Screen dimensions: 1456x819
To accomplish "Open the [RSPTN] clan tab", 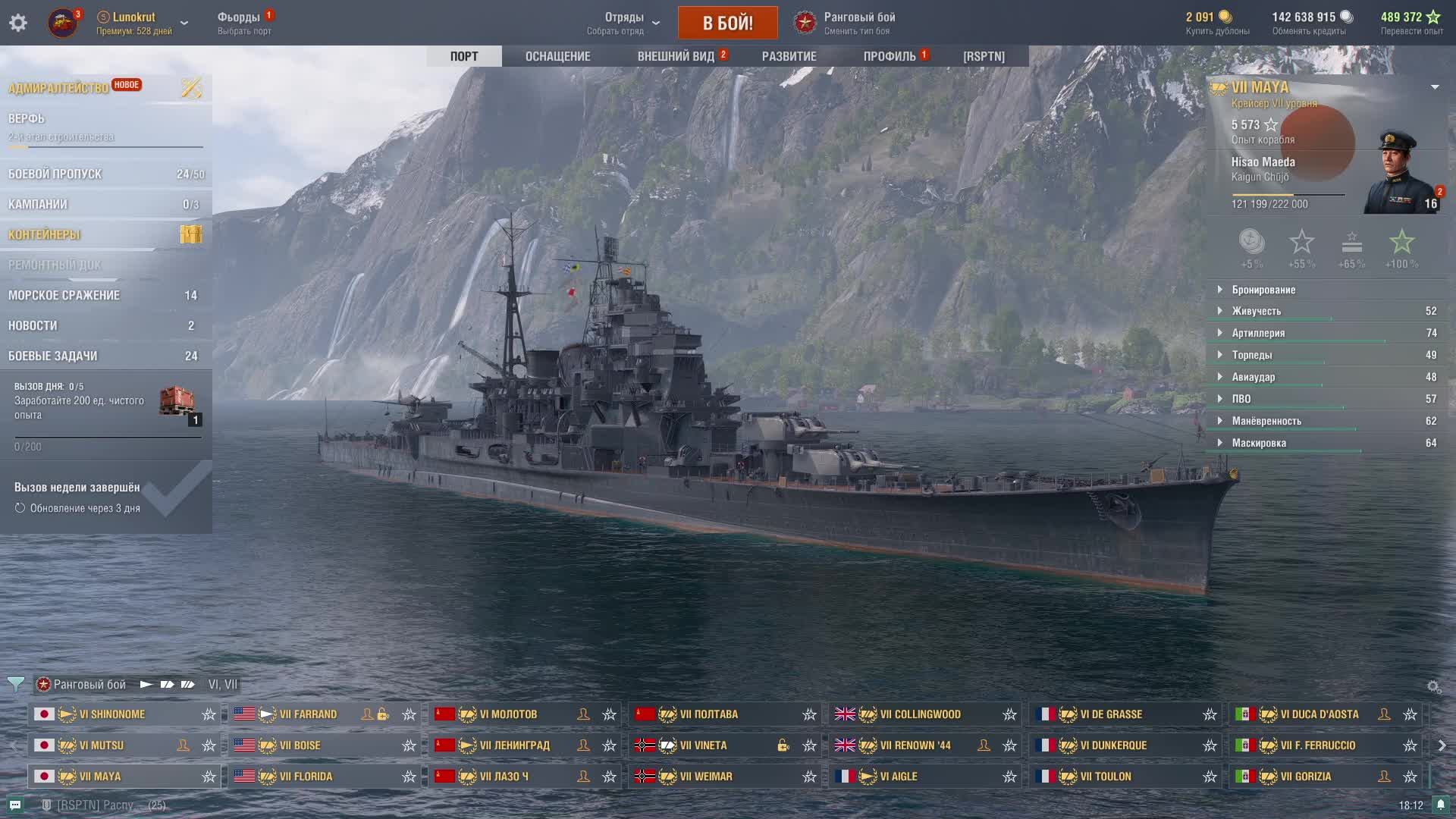I will pos(984,56).
